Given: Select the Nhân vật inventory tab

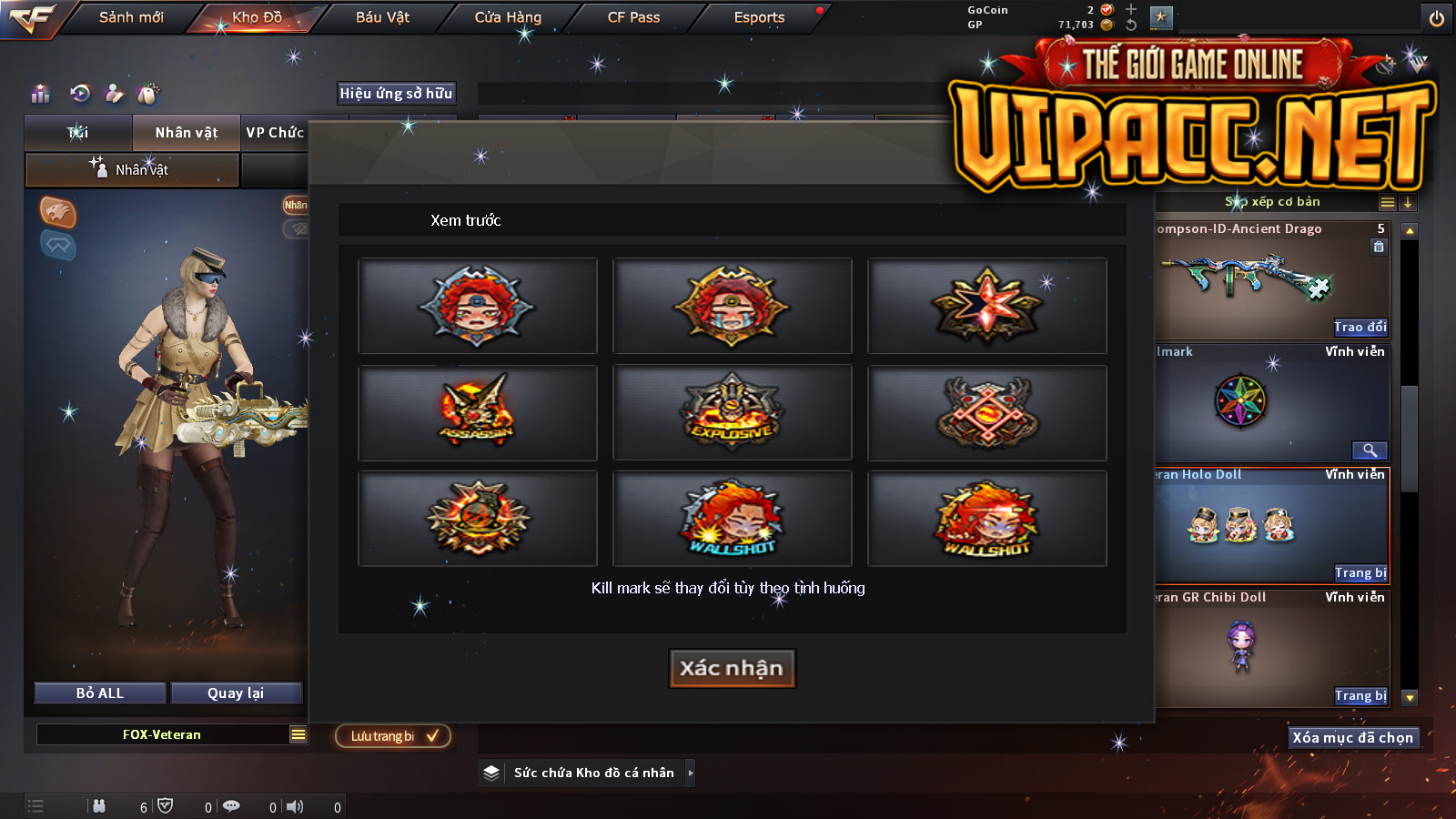Looking at the screenshot, I should coord(186,133).
